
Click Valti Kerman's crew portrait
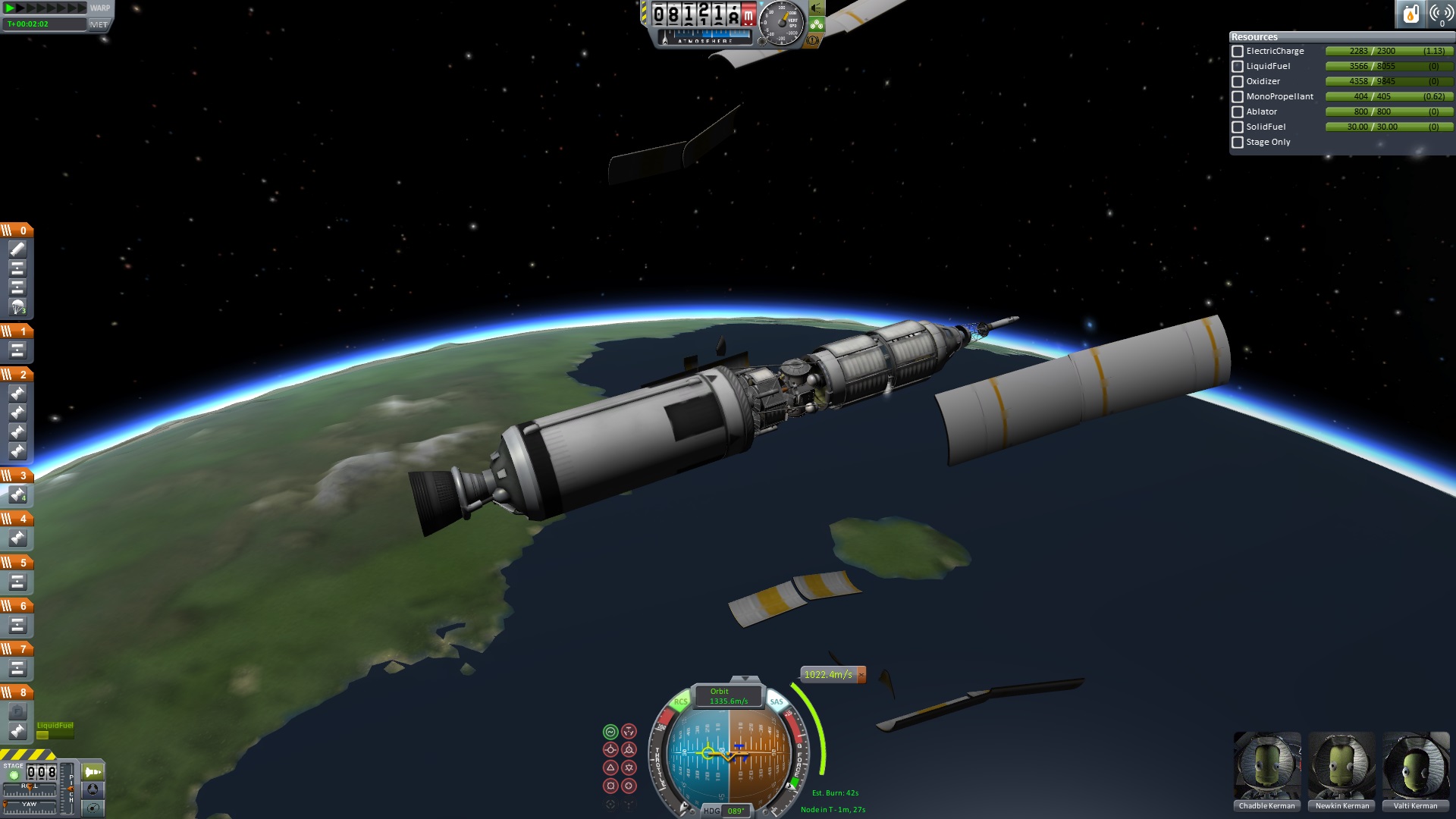click(x=1415, y=766)
